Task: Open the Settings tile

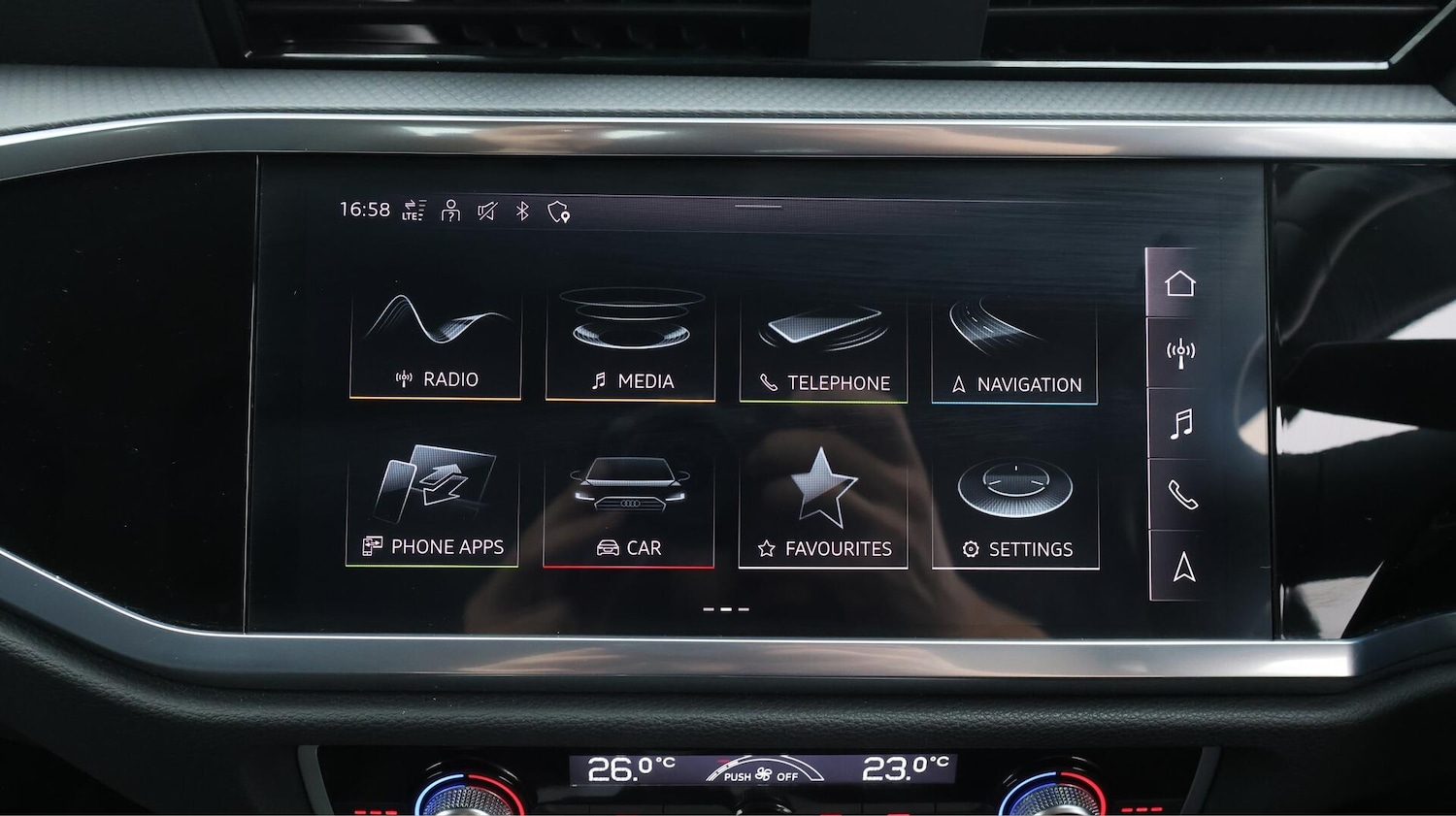Action: 1015,512
